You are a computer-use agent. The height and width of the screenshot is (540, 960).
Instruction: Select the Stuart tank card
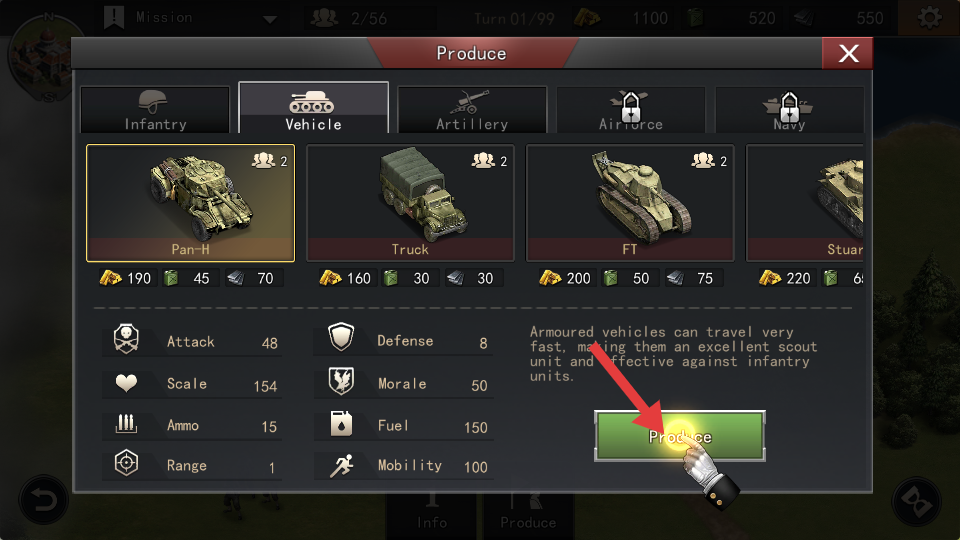805,202
